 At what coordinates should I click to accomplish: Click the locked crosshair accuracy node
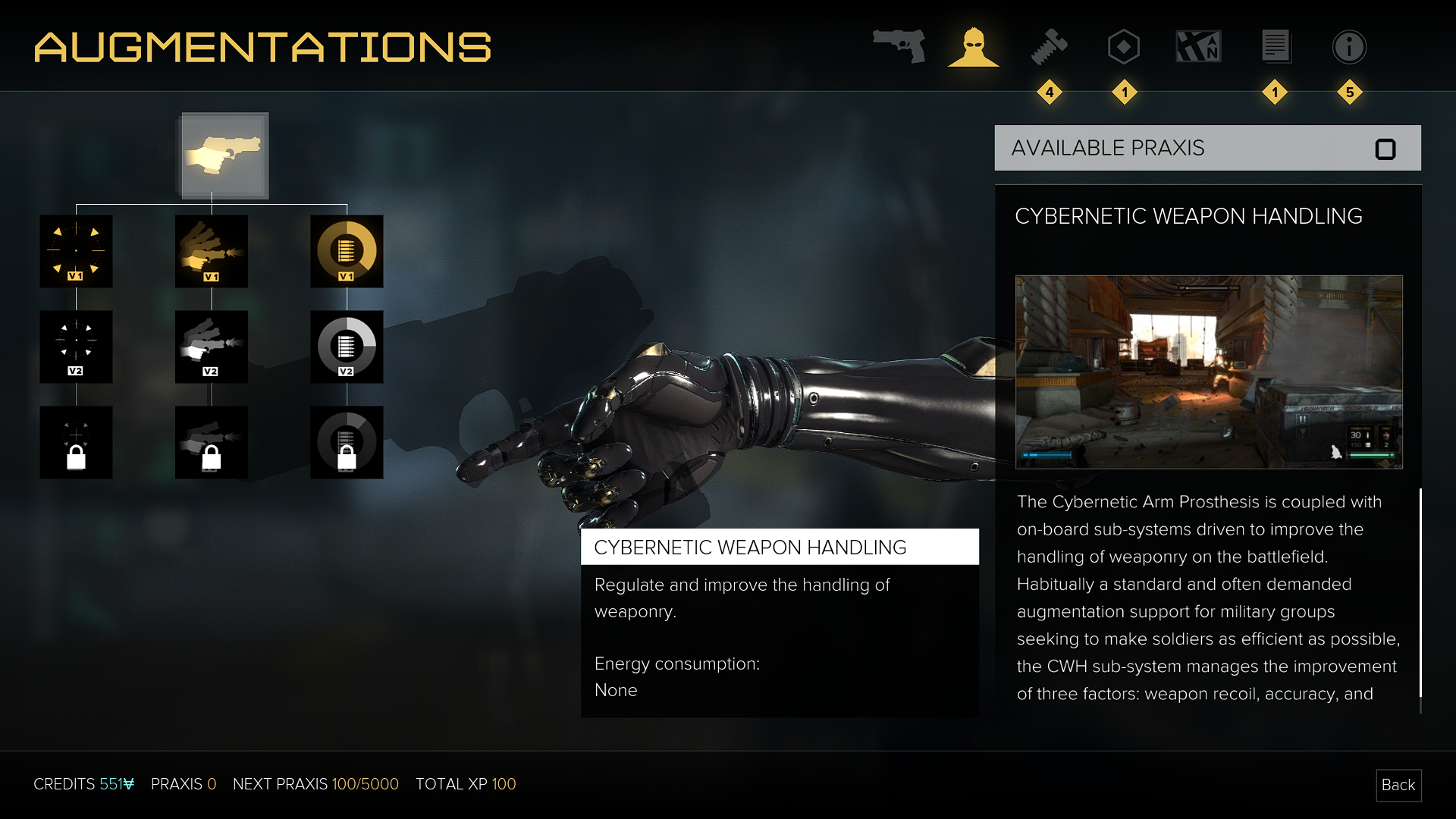(76, 442)
